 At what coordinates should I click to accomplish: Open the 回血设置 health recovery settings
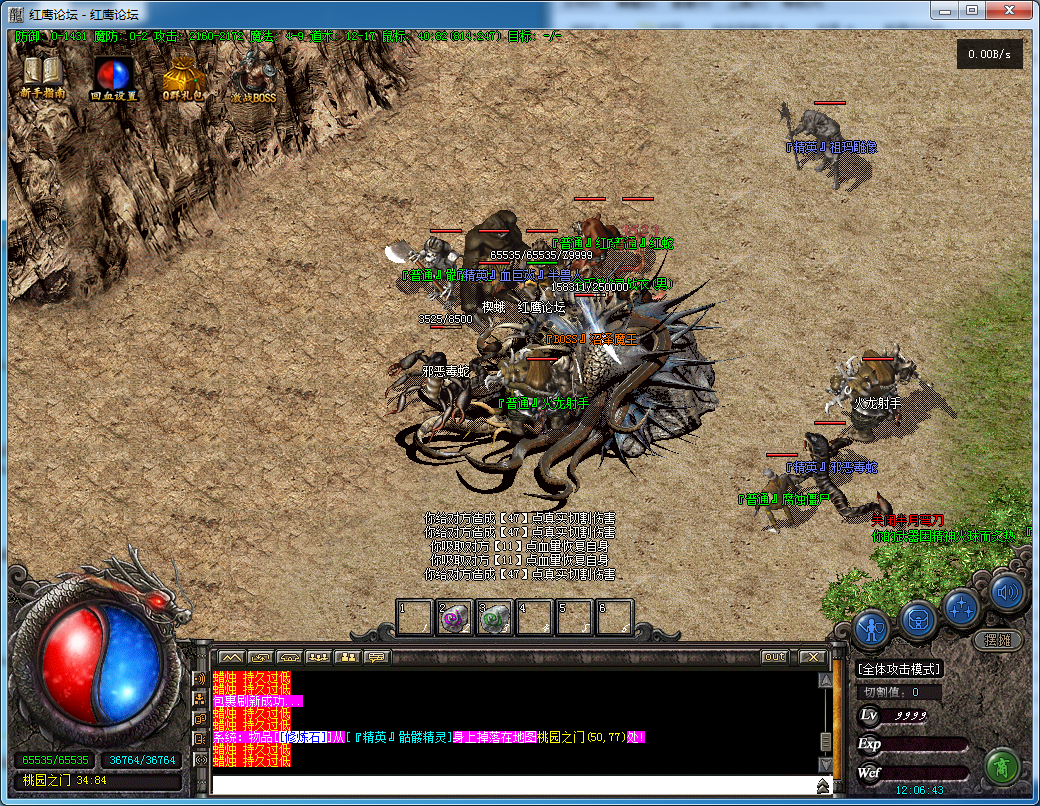tap(113, 75)
